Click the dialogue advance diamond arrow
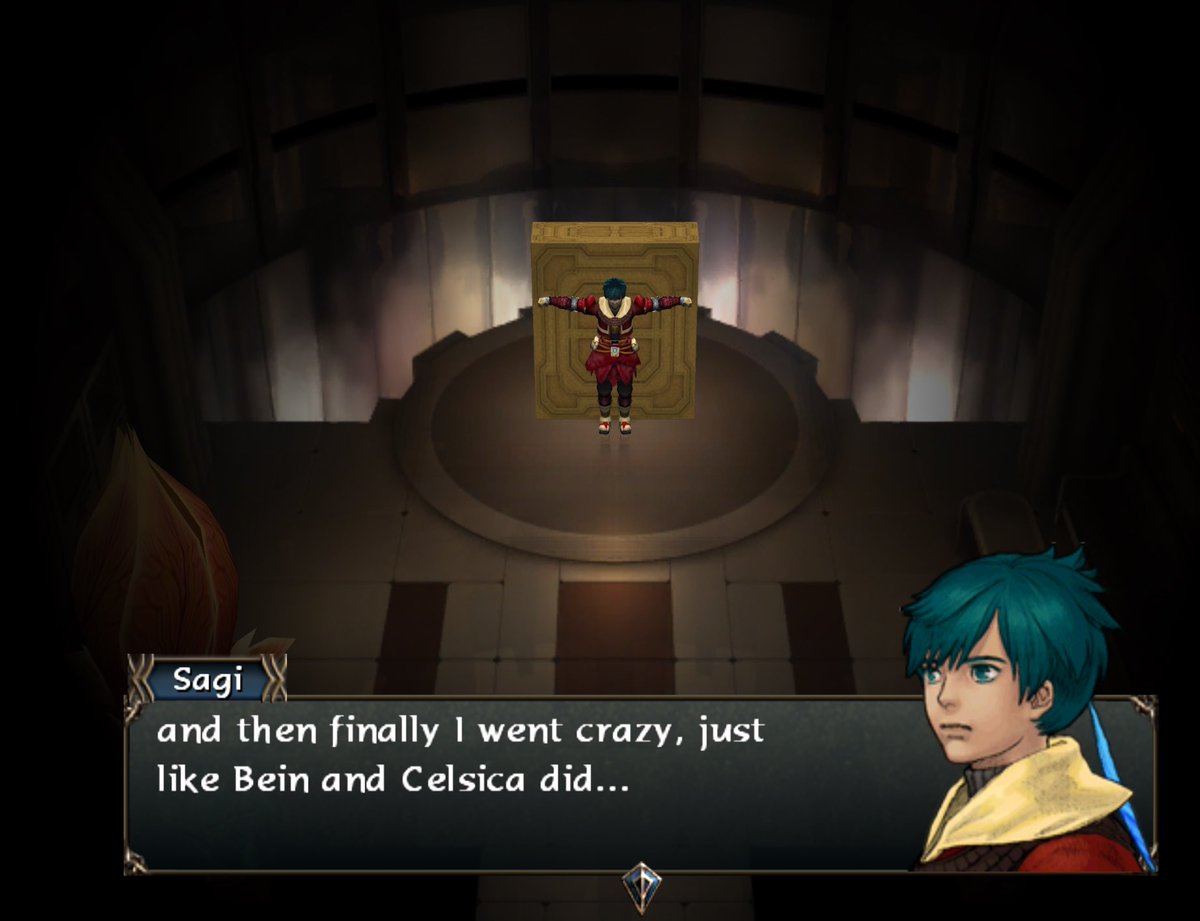Screen dimensions: 1200x921 (640, 884)
